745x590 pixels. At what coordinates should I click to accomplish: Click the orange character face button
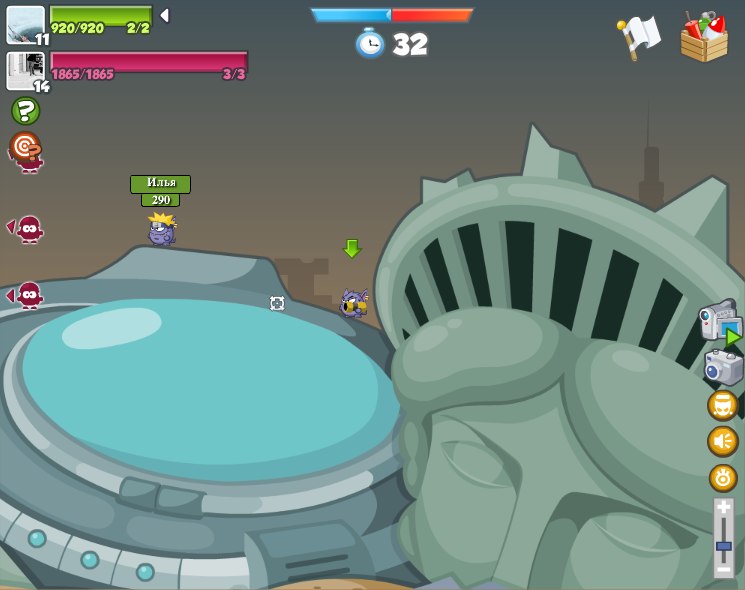pyautogui.click(x=722, y=405)
